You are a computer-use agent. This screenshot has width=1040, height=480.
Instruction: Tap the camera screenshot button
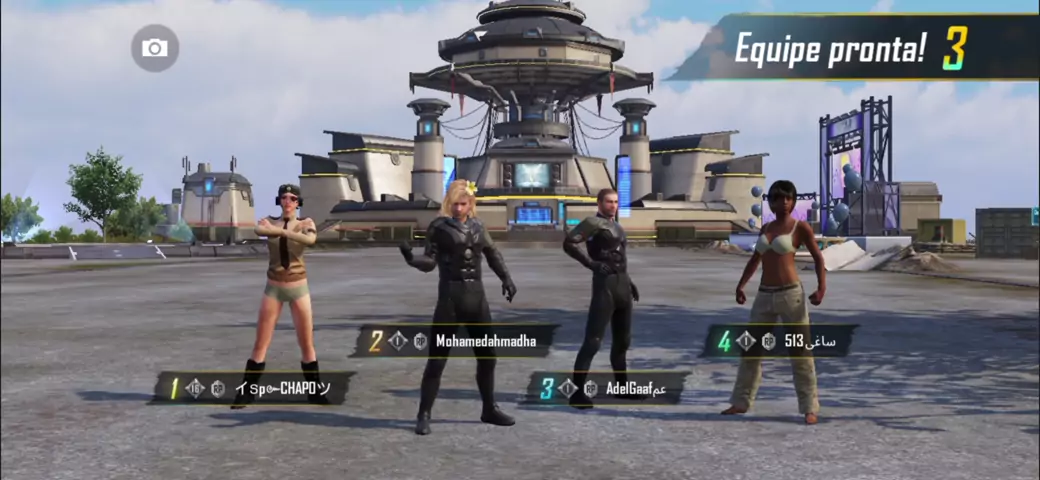coord(155,48)
